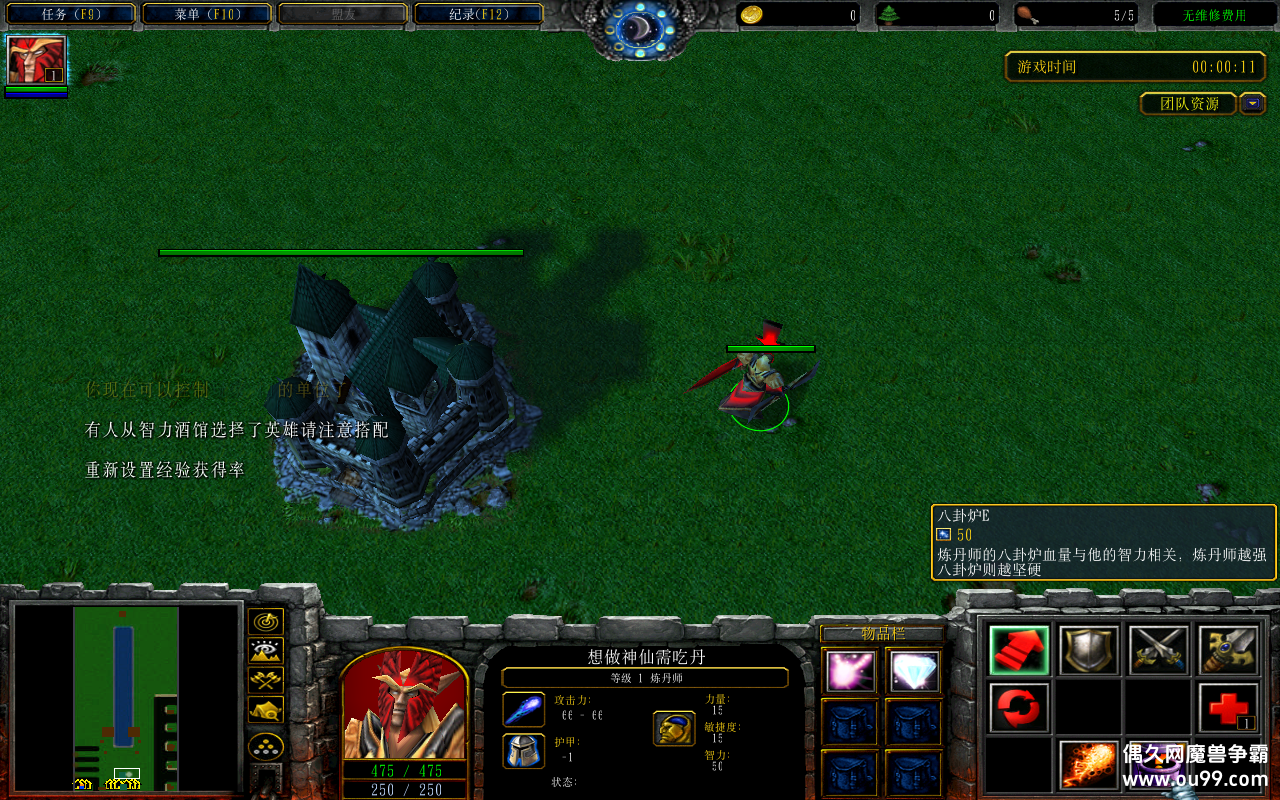1280x800 pixels.
Task: Cast the fiery orange spell ability
Action: 1089,765
